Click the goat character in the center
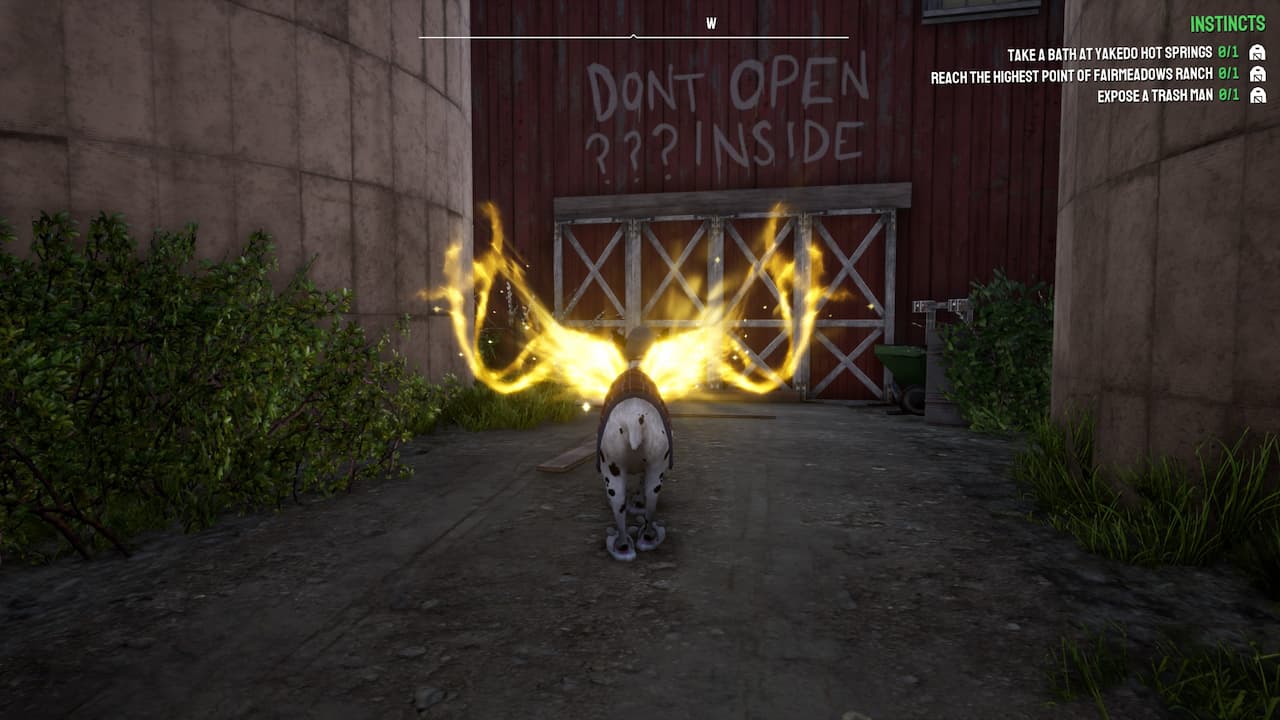Screen dimensions: 1280x720 coord(637,460)
